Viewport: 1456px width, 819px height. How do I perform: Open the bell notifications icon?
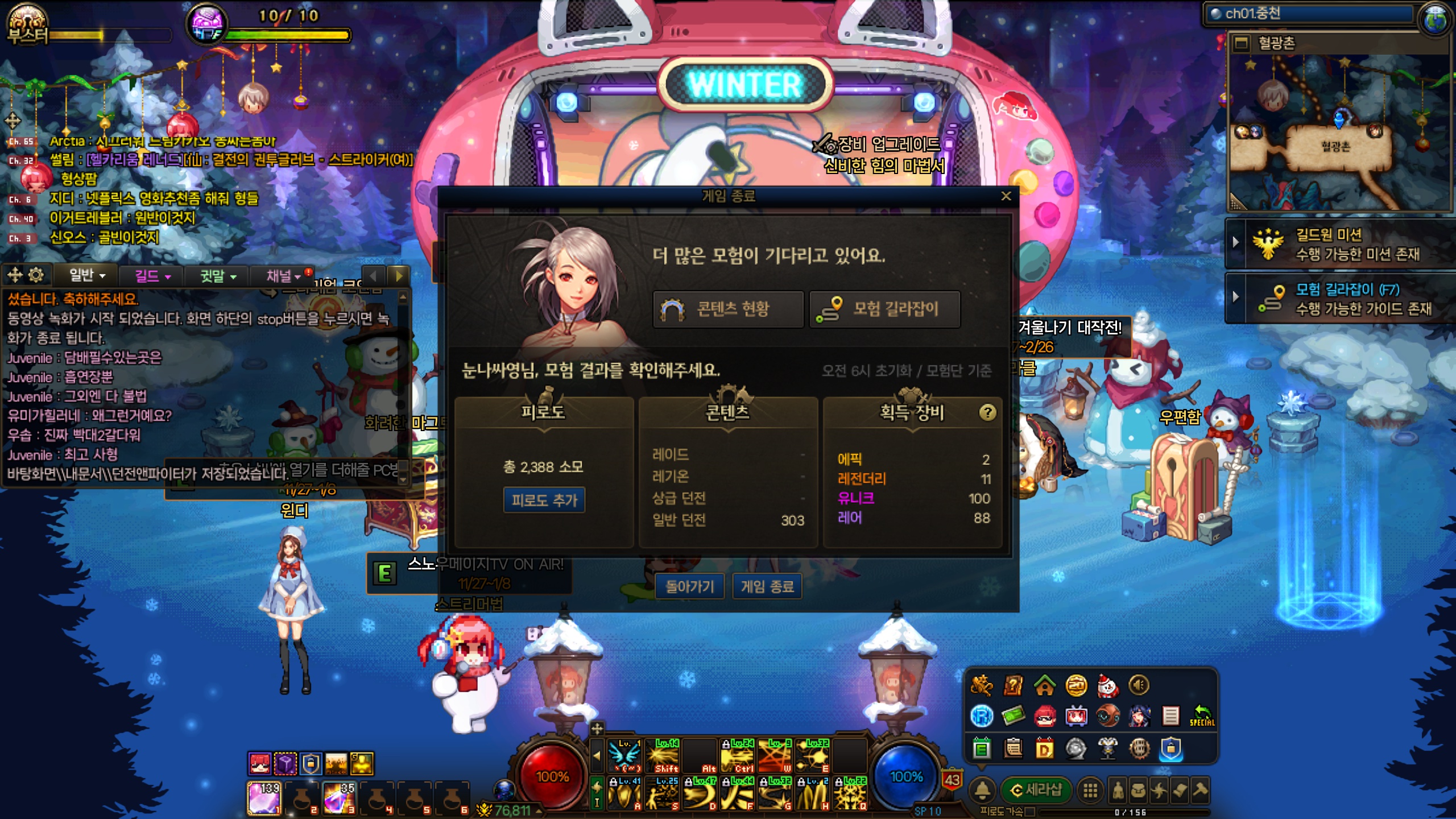click(x=982, y=790)
